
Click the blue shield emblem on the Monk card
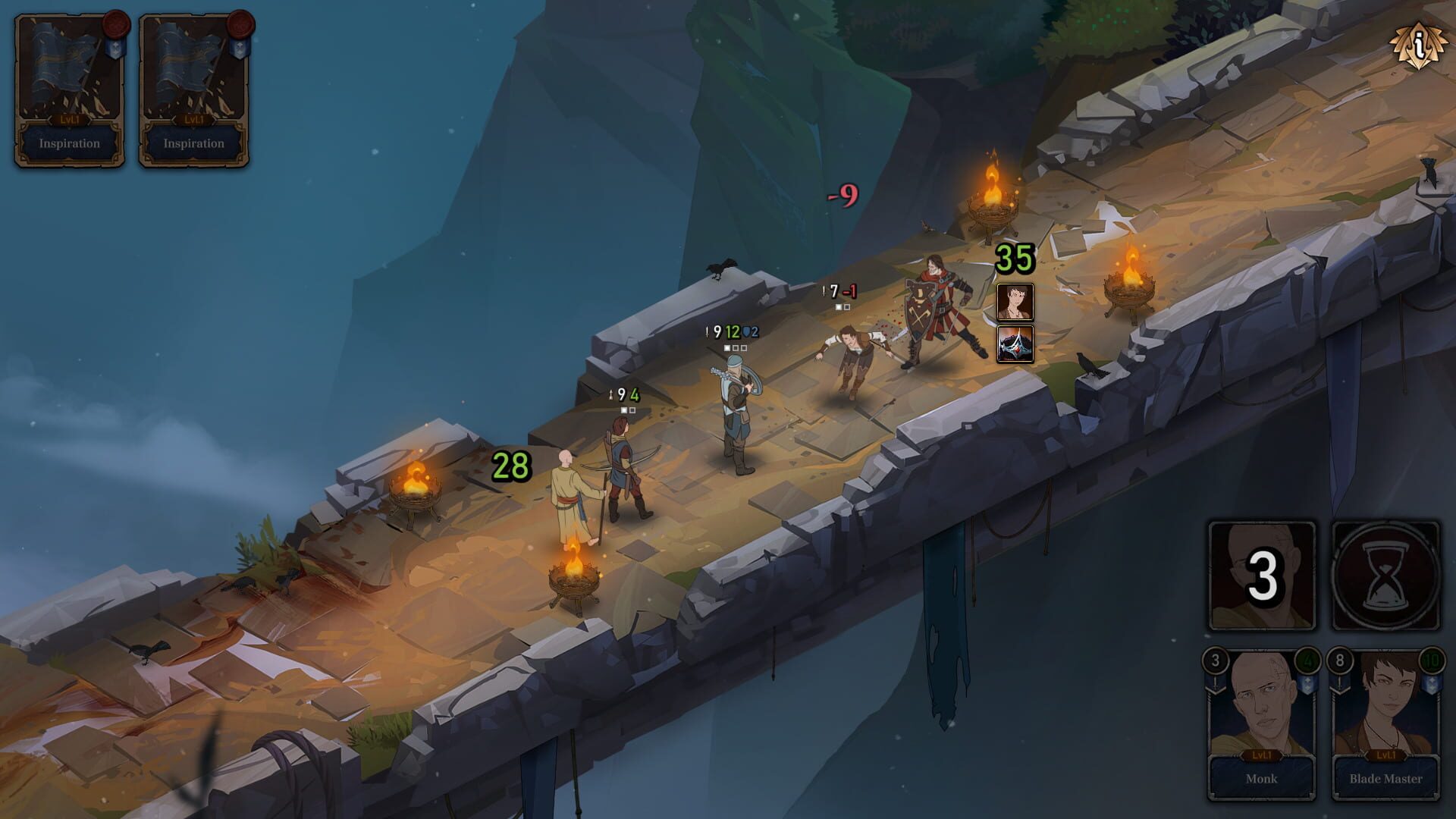pos(1309,684)
